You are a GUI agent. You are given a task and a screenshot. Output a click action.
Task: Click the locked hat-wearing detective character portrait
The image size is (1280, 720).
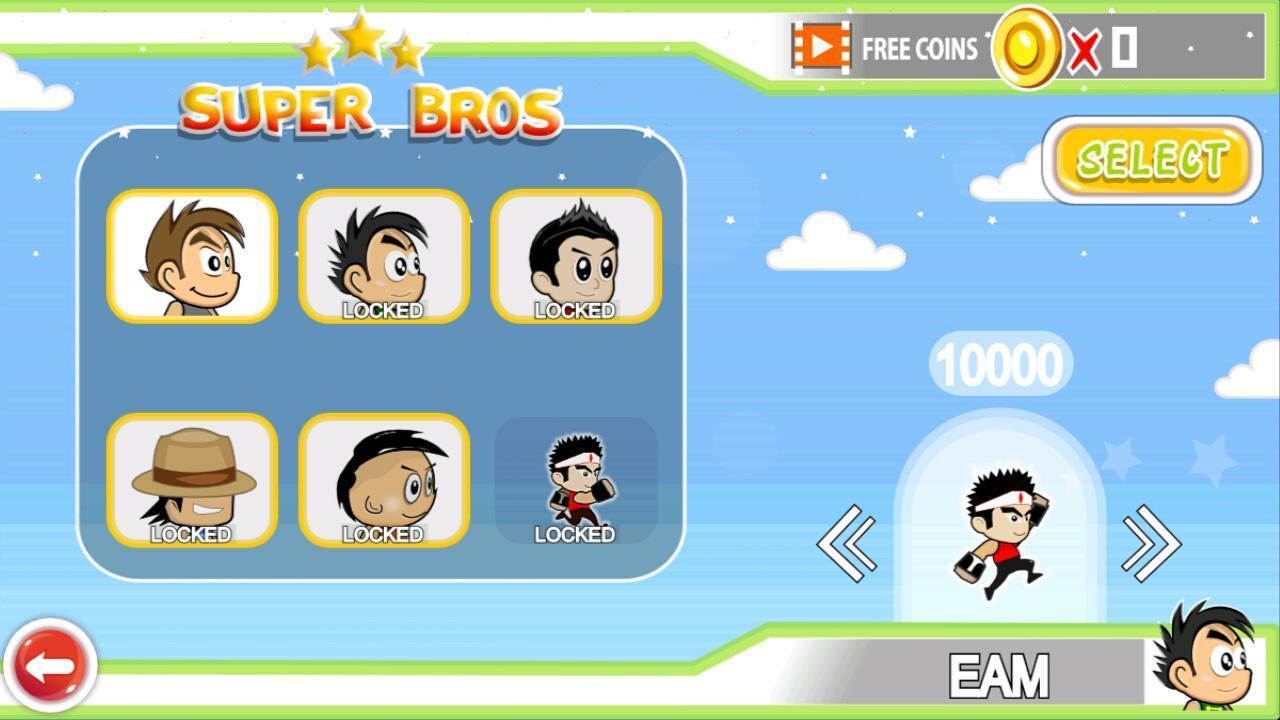click(190, 481)
